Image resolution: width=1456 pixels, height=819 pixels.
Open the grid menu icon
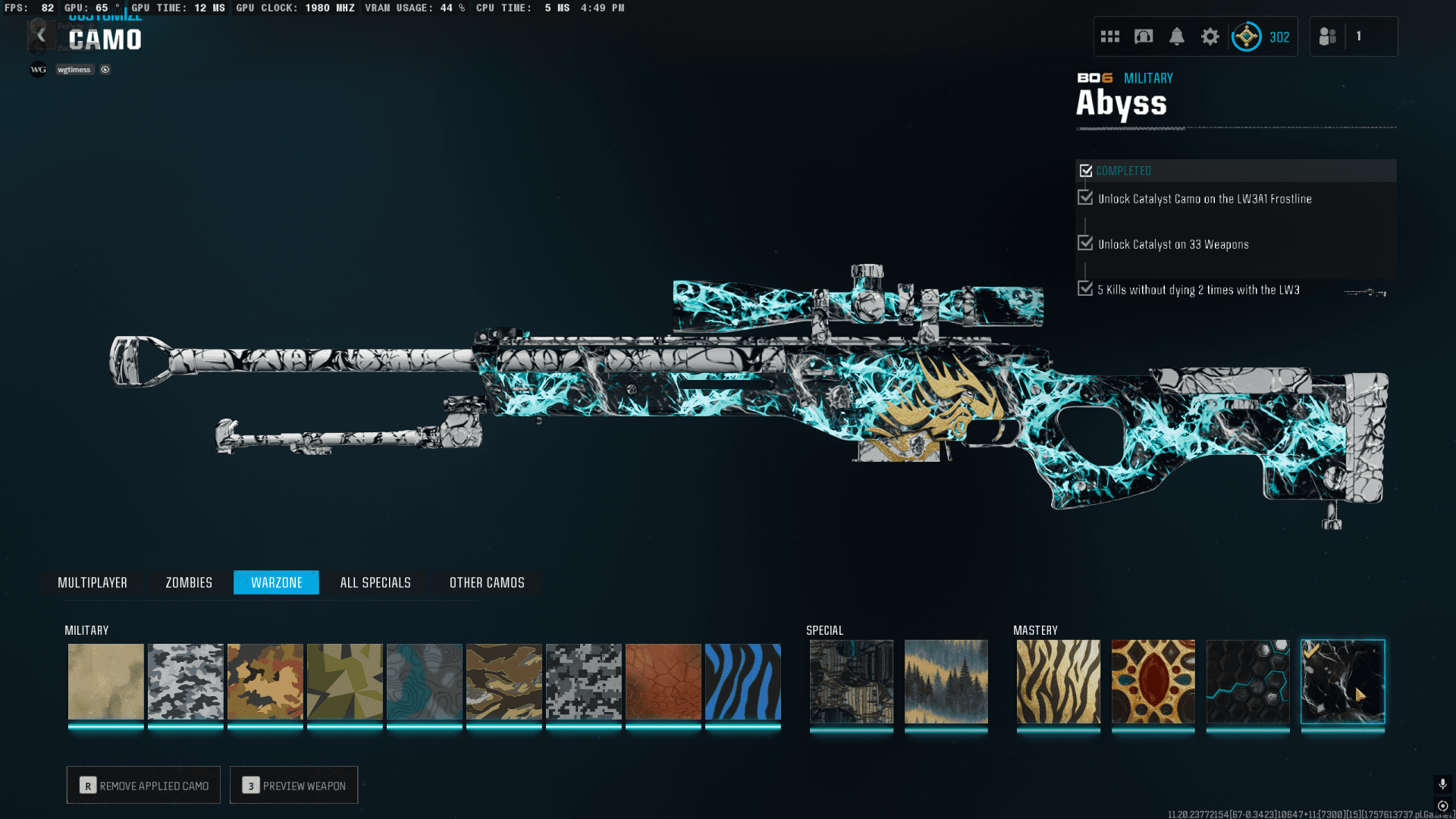pyautogui.click(x=1110, y=36)
